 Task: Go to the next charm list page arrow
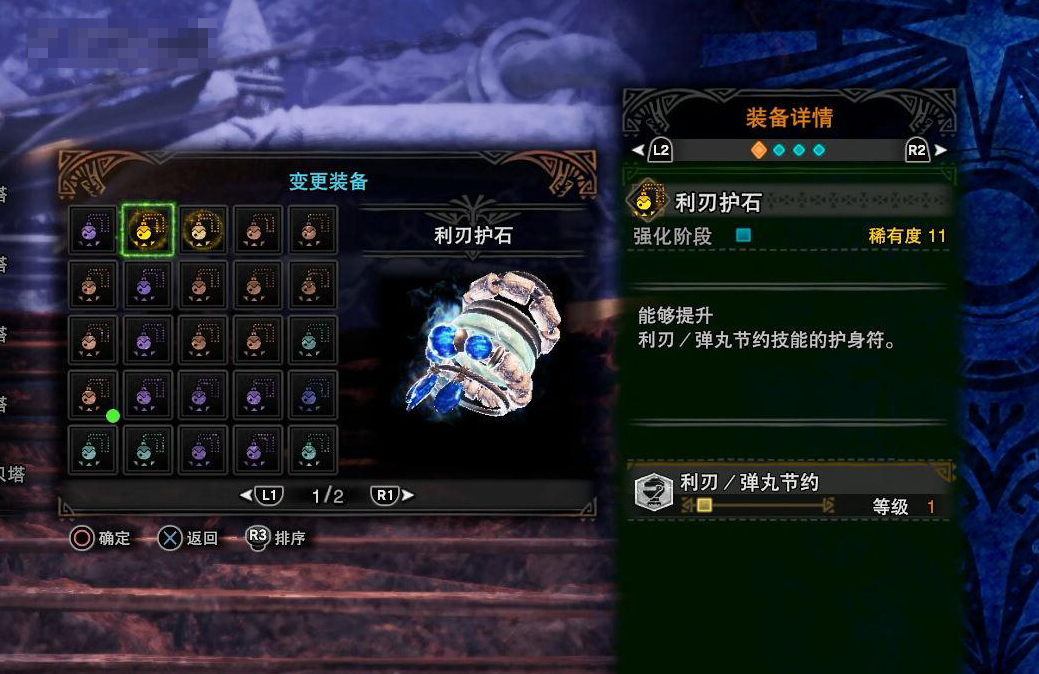[x=408, y=495]
